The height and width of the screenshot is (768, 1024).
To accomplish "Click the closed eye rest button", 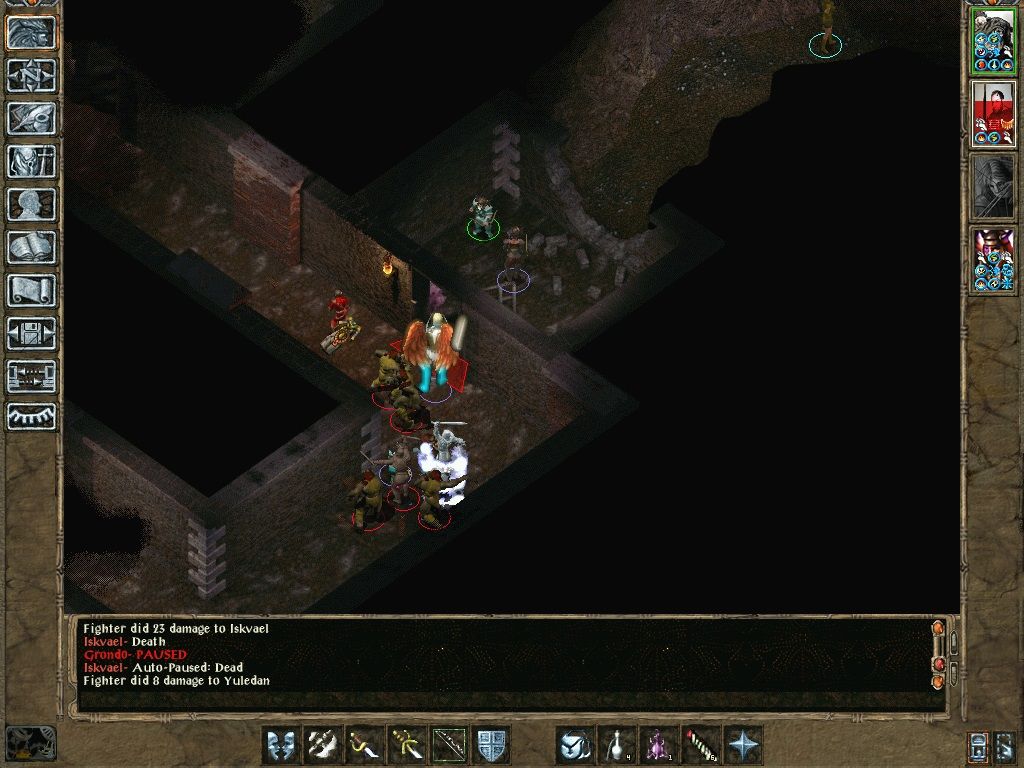I will click(32, 417).
